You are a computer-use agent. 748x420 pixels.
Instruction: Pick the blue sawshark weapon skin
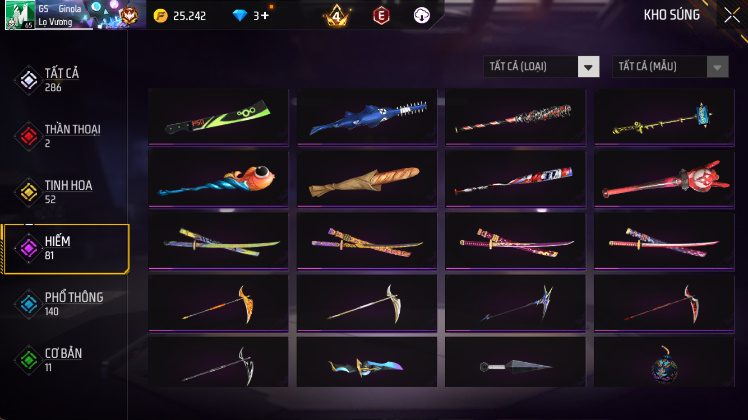click(x=367, y=117)
